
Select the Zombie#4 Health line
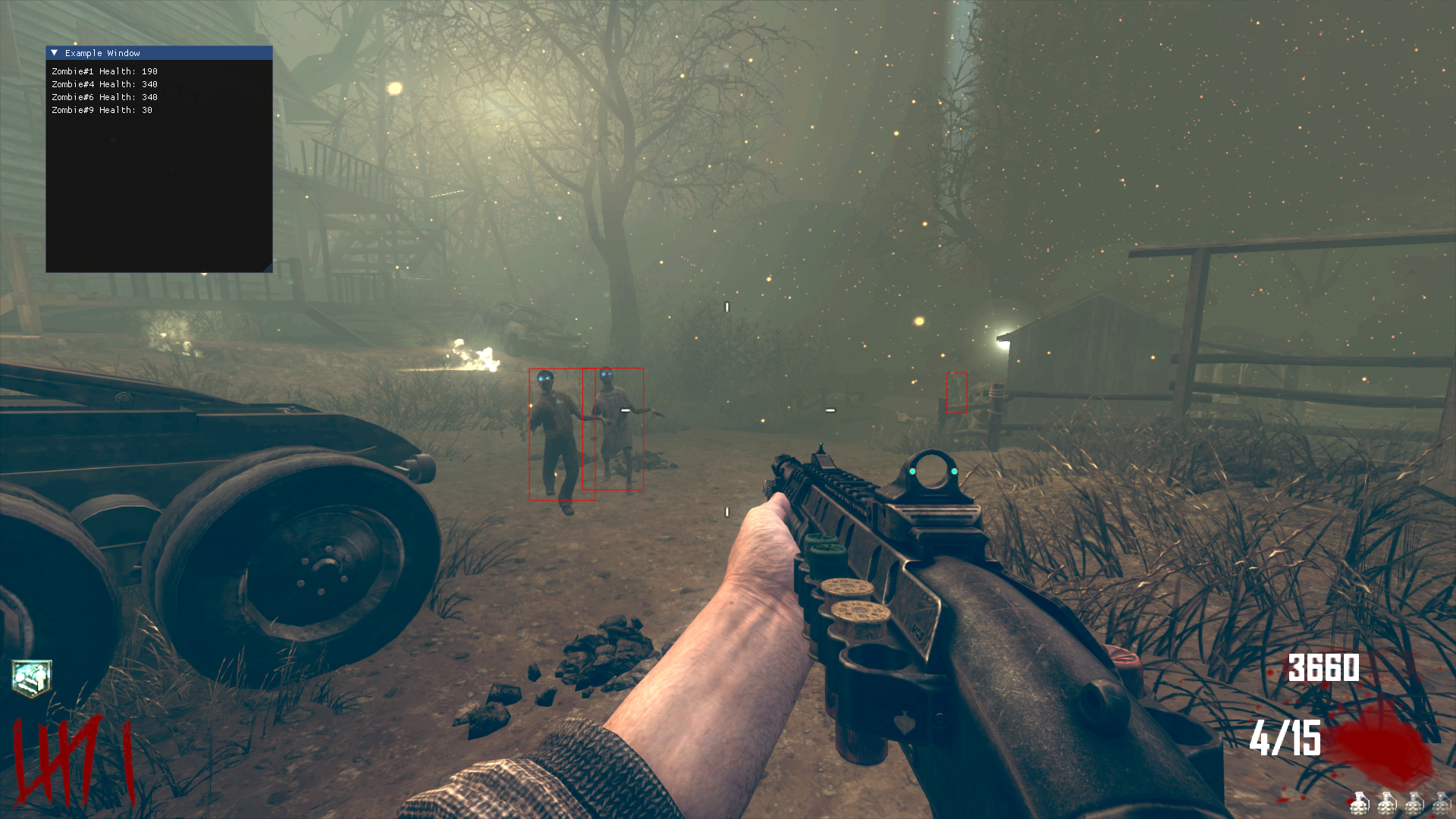[104, 83]
